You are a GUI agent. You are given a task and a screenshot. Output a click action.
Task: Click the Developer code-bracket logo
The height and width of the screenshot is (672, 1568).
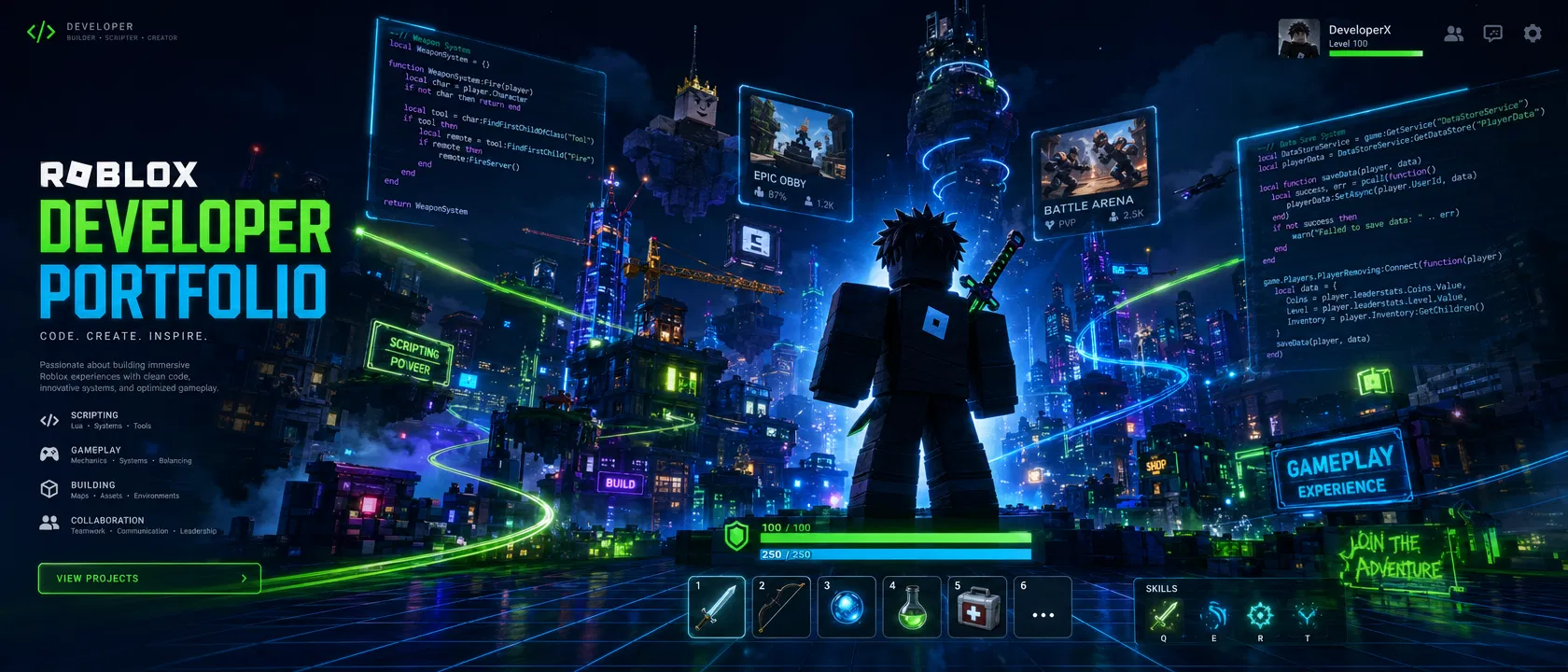point(41,33)
